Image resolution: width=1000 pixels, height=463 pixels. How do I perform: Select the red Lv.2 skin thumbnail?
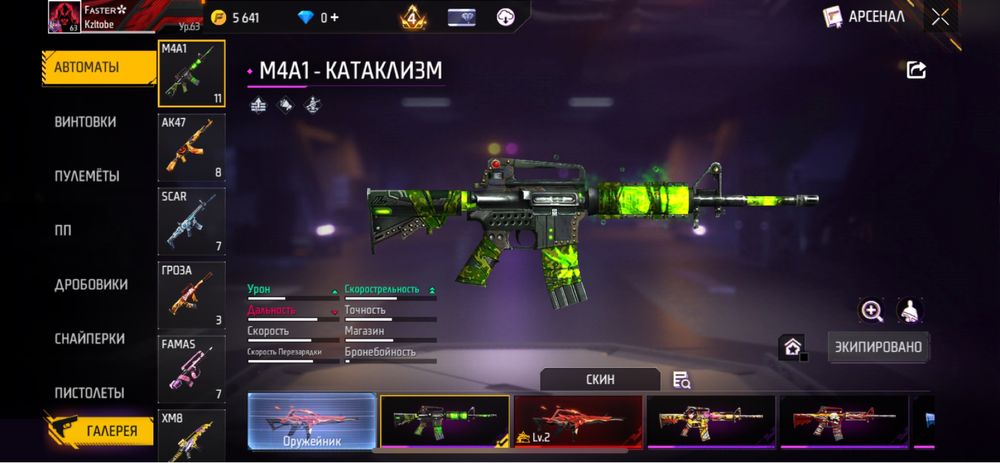point(578,420)
